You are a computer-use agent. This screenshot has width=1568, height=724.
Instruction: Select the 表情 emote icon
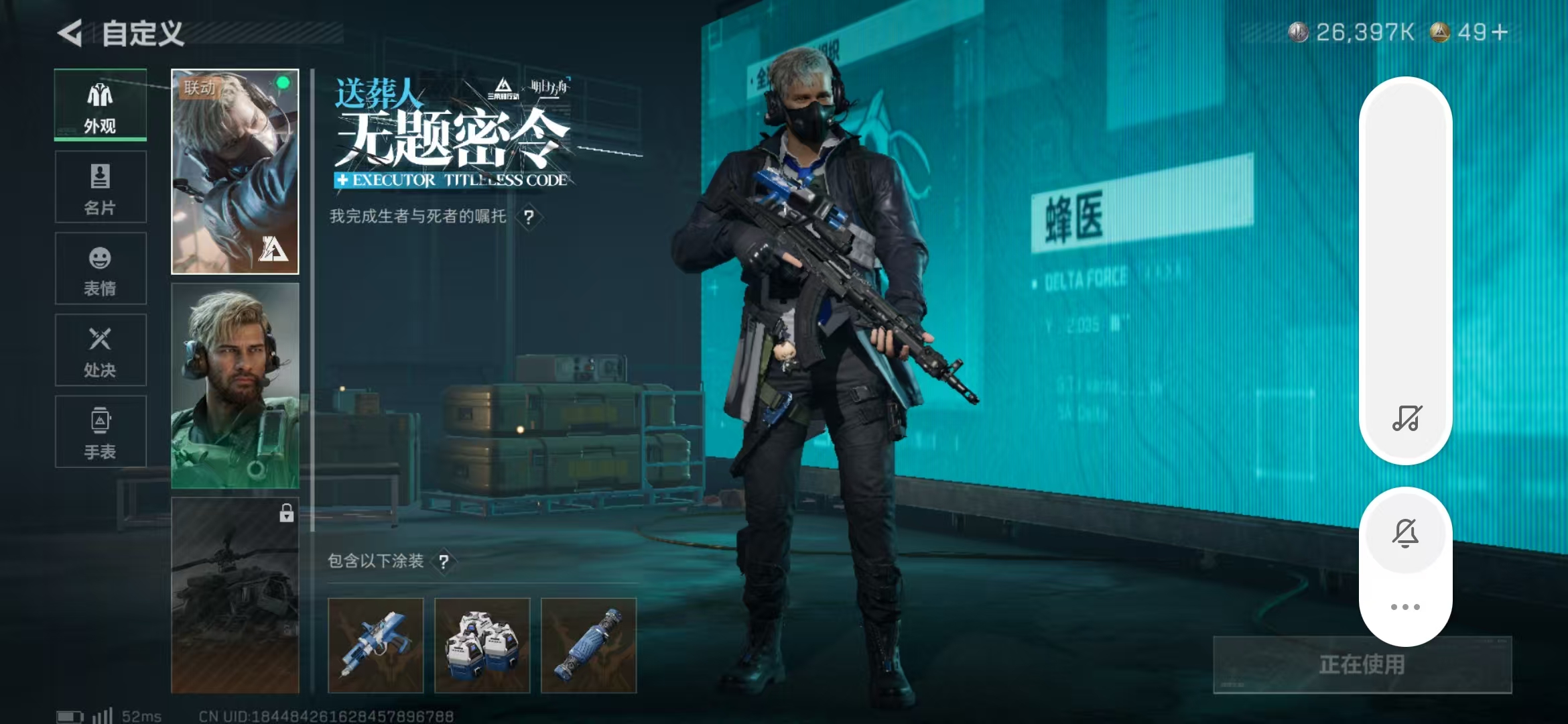pos(99,268)
